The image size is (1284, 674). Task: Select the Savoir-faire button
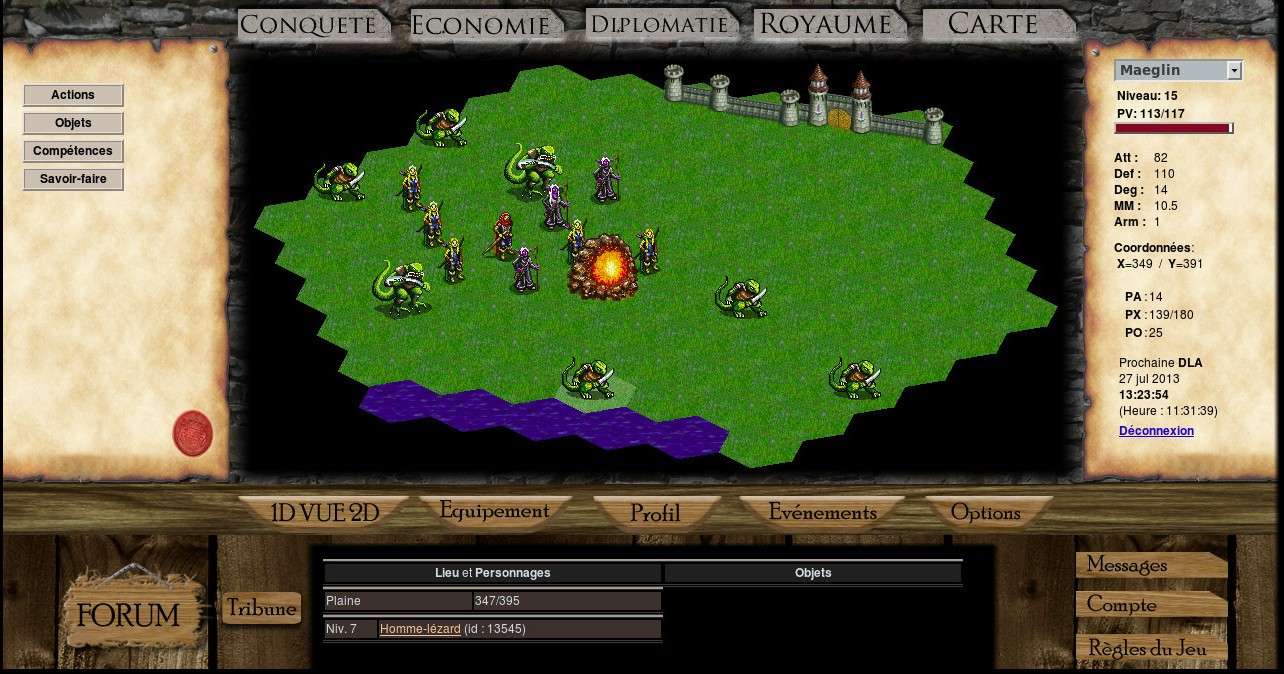point(73,179)
